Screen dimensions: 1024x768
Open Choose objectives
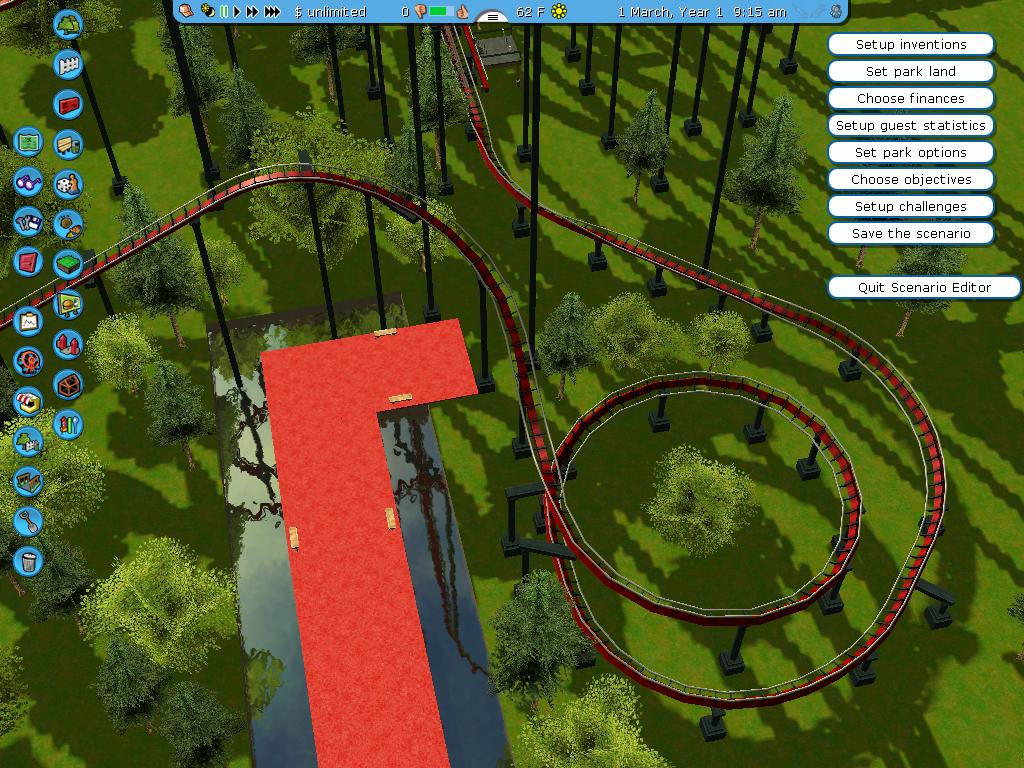click(x=911, y=180)
